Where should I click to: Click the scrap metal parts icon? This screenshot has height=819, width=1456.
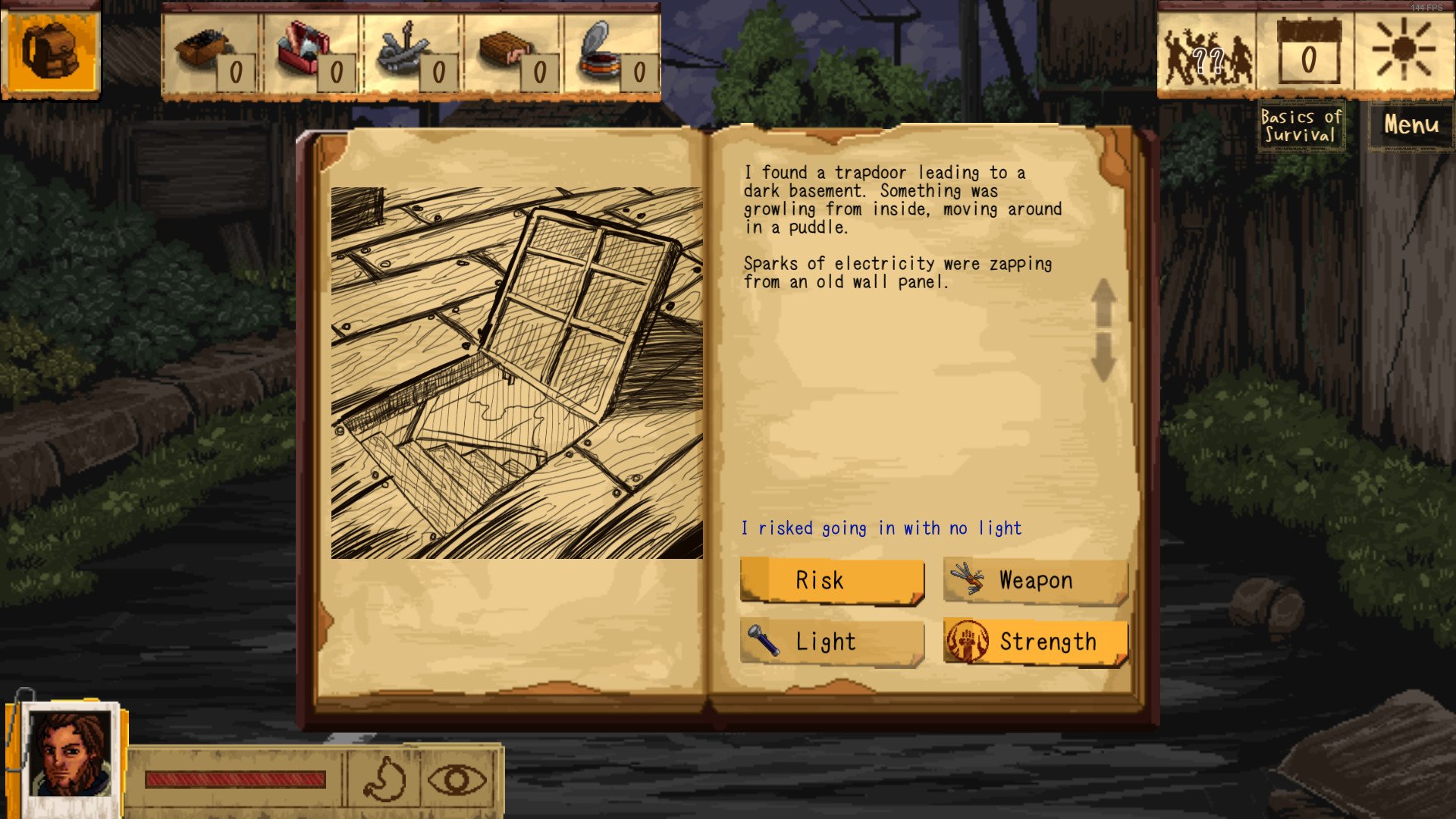(400, 51)
